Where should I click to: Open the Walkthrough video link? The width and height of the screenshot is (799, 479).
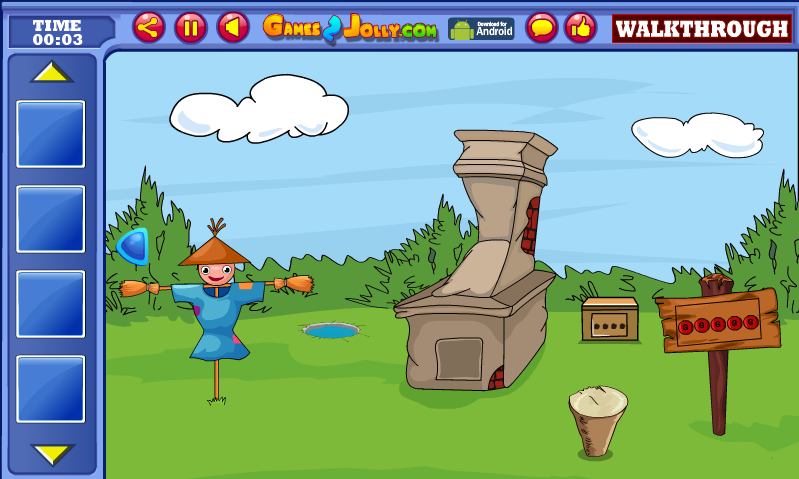click(x=702, y=28)
